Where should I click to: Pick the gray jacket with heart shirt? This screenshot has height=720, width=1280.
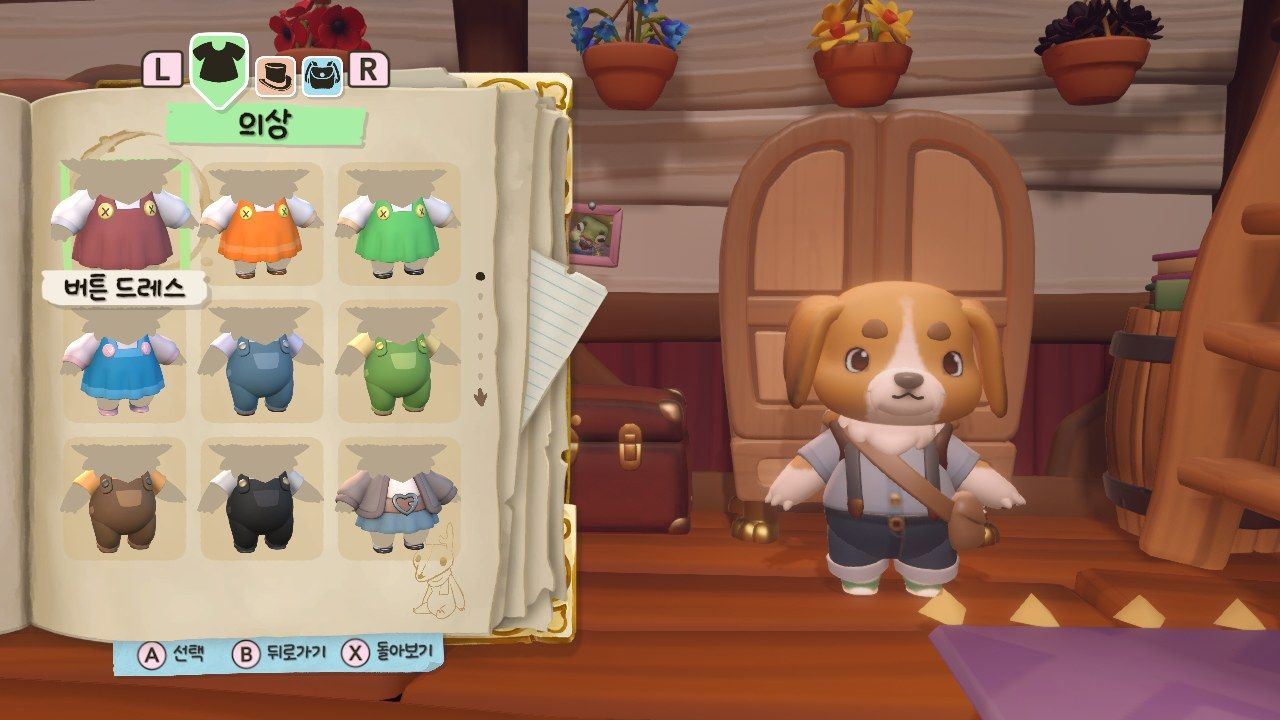coord(399,498)
